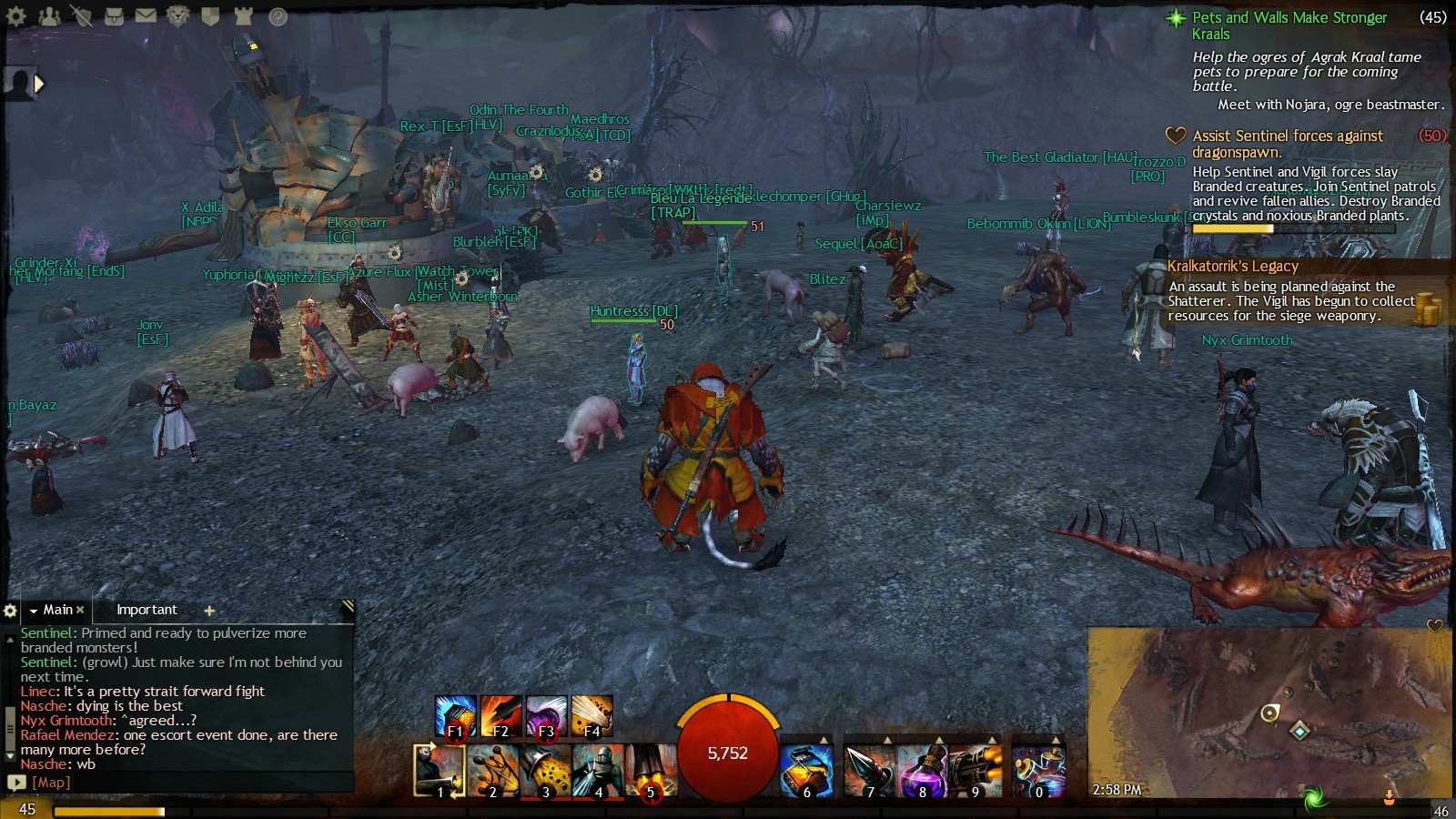Activate weapon skill 2
The height and width of the screenshot is (819, 1456).
coord(492,771)
